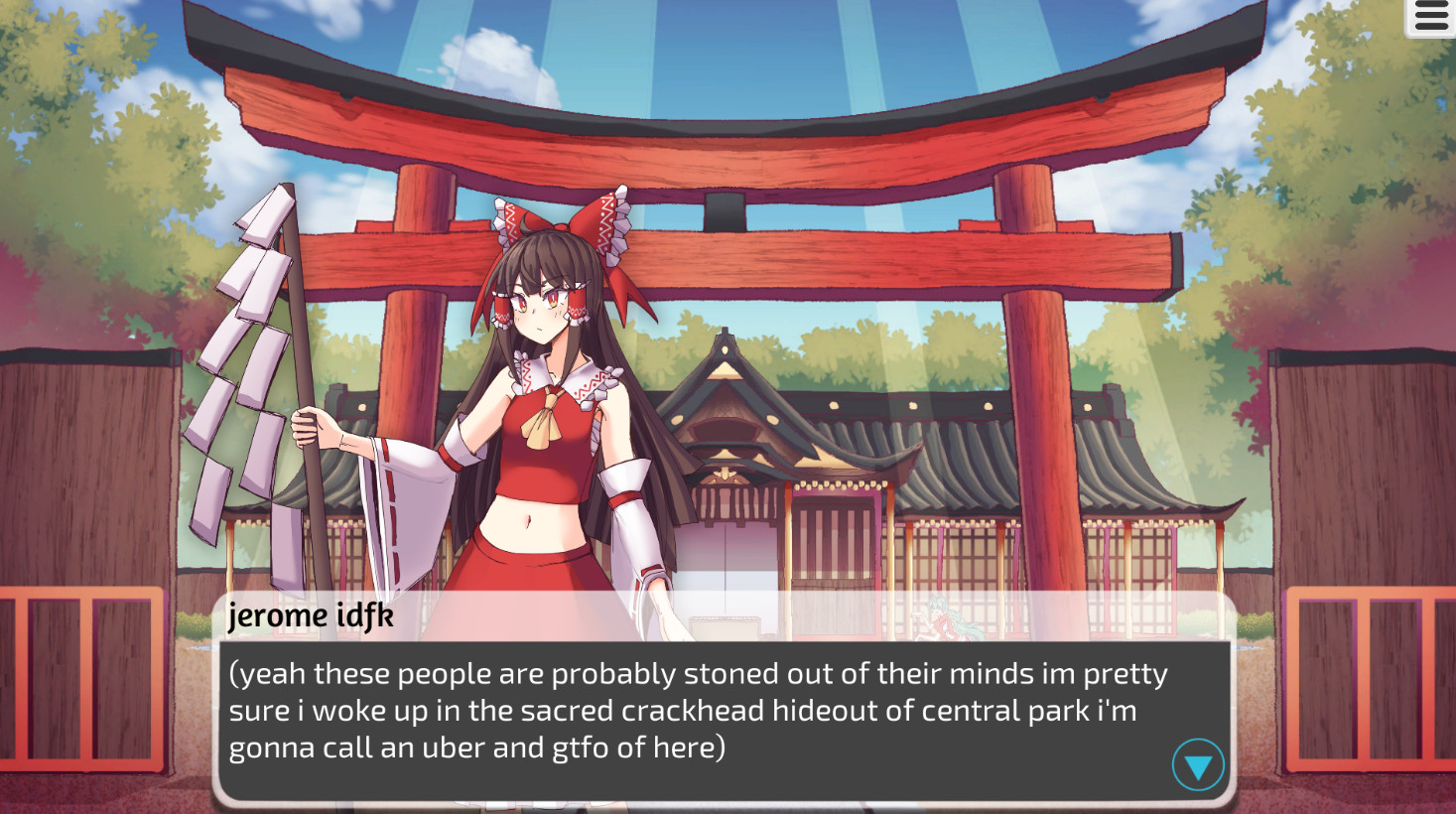This screenshot has height=814, width=1456.
Task: Click the circled arrow to continue the story
Action: [1196, 764]
